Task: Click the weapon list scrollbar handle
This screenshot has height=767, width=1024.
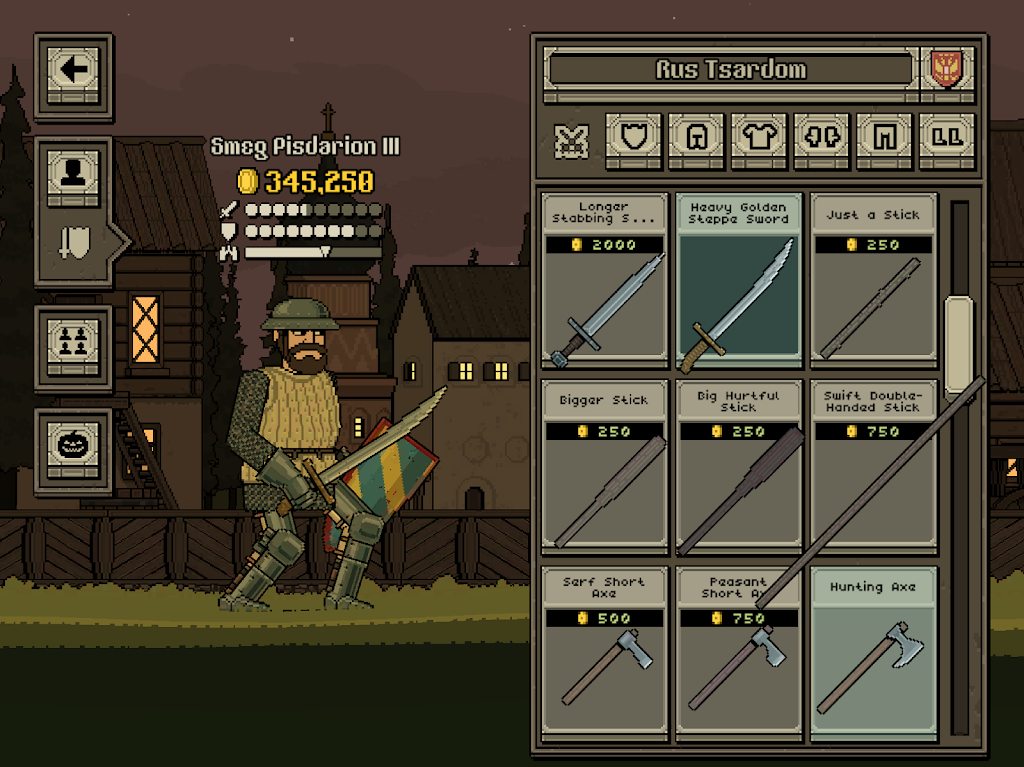Action: (959, 346)
